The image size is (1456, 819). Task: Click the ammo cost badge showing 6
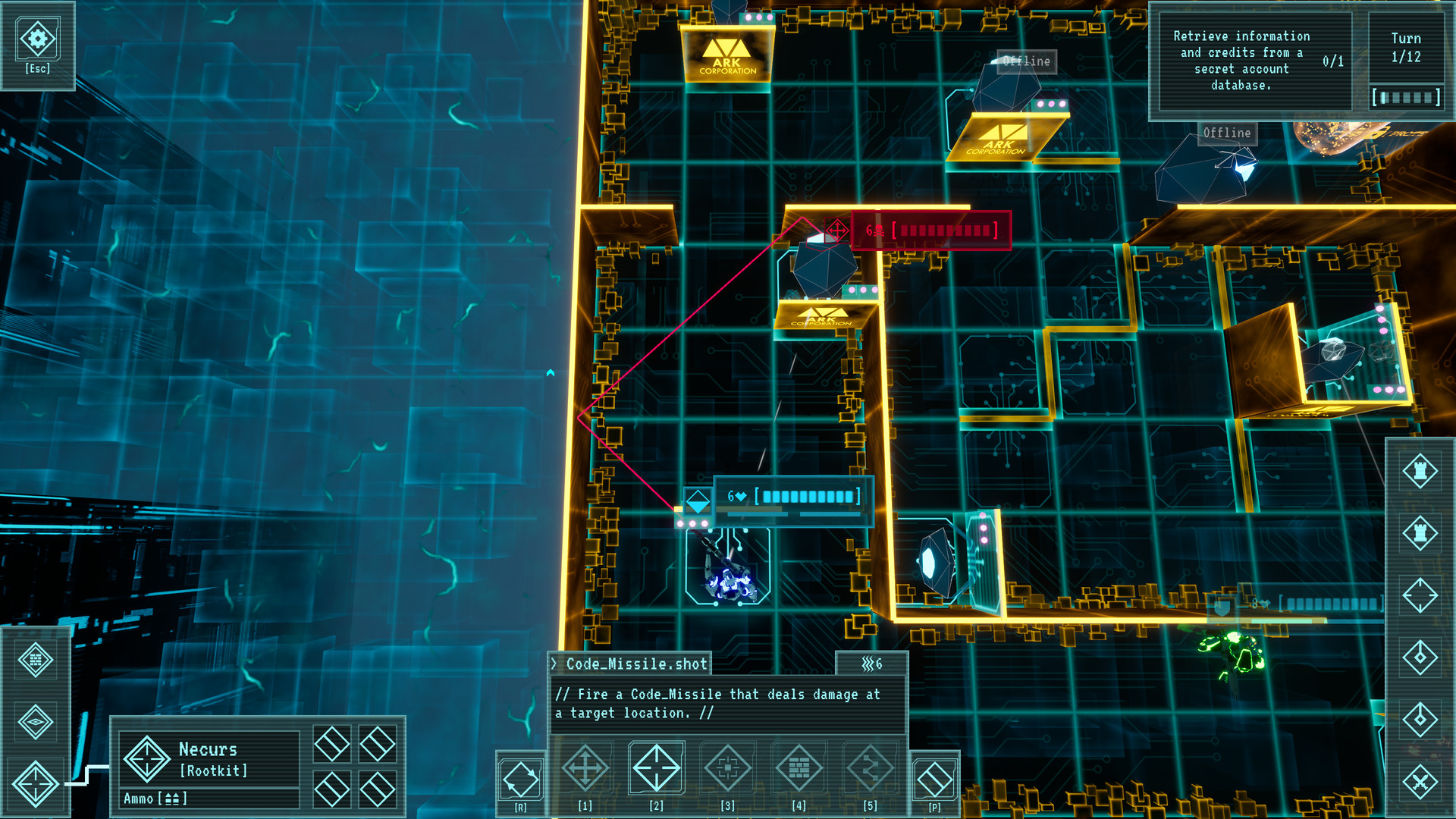871,663
